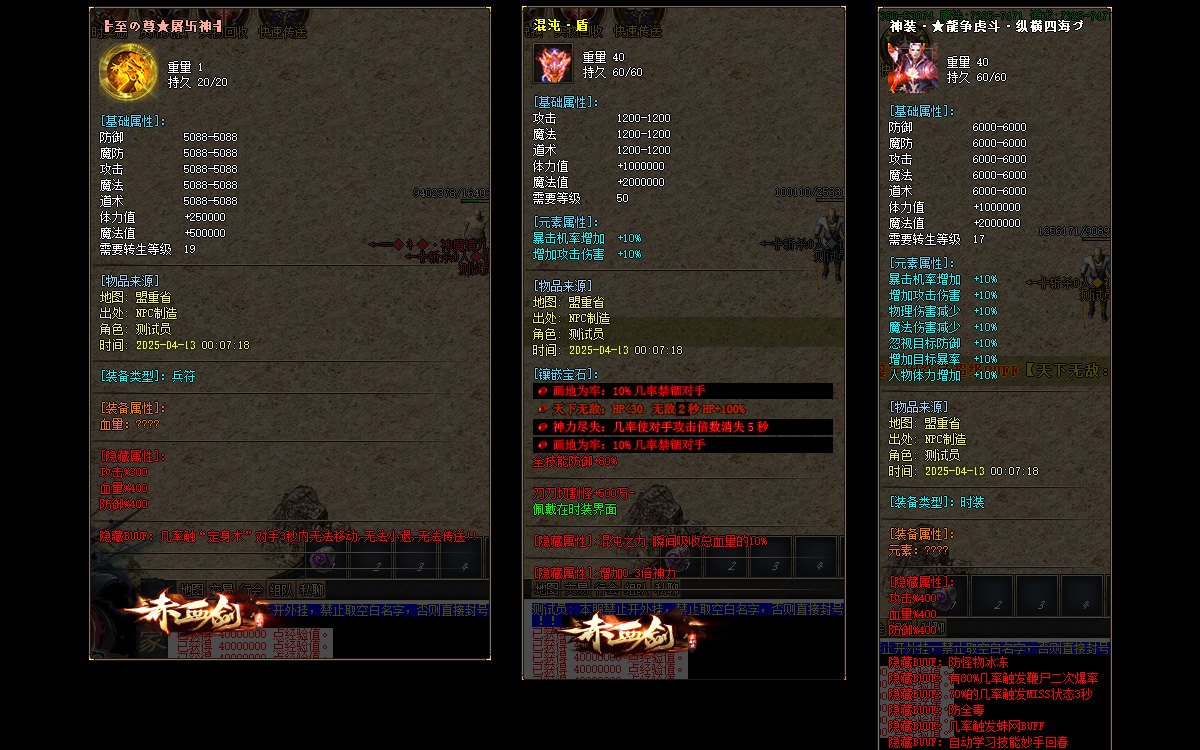Open 地图 tab in the 至尊 talisman panel
The width and height of the screenshot is (1200, 750).
(x=191, y=589)
